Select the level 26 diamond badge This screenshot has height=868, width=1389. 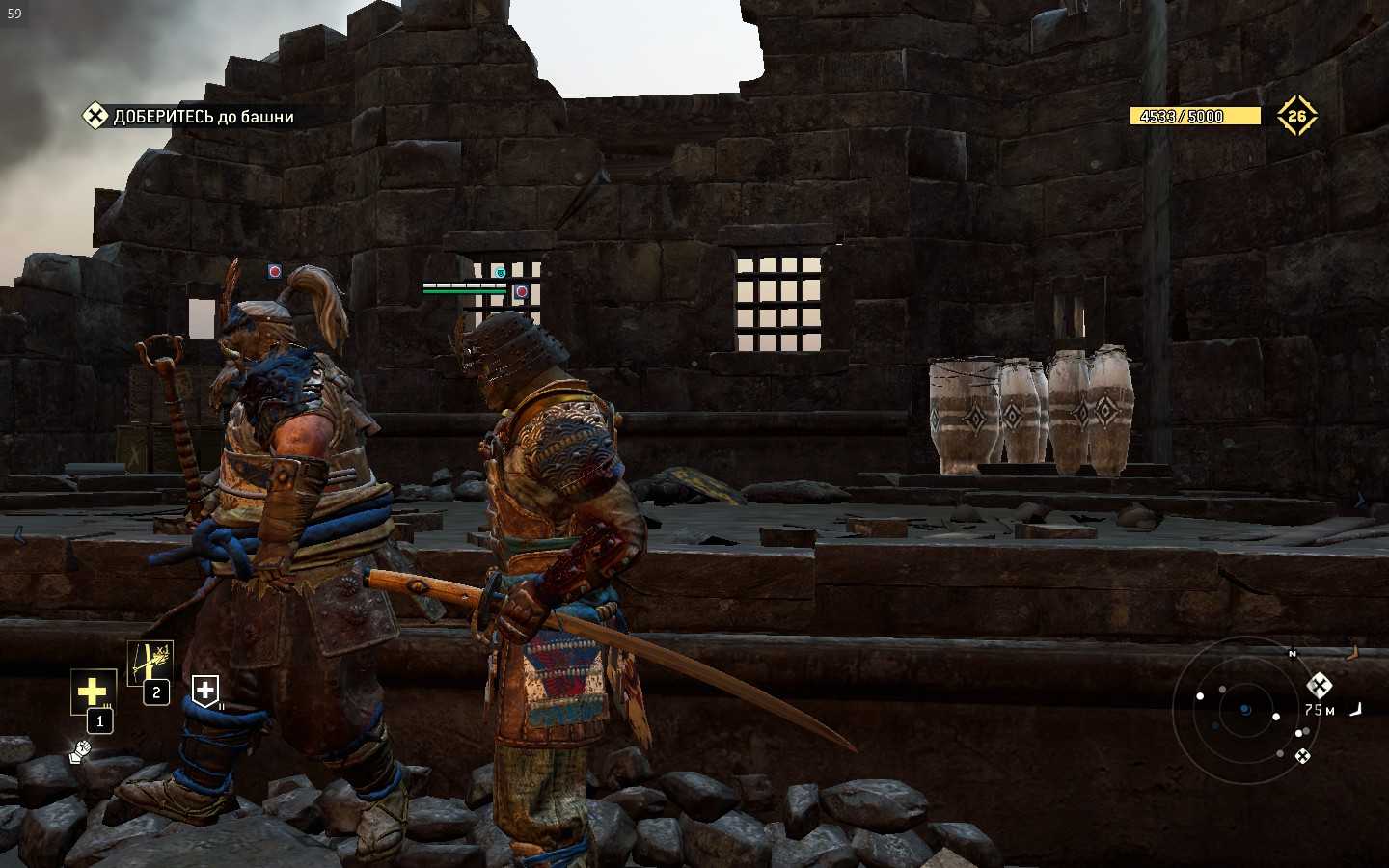pyautogui.click(x=1296, y=116)
